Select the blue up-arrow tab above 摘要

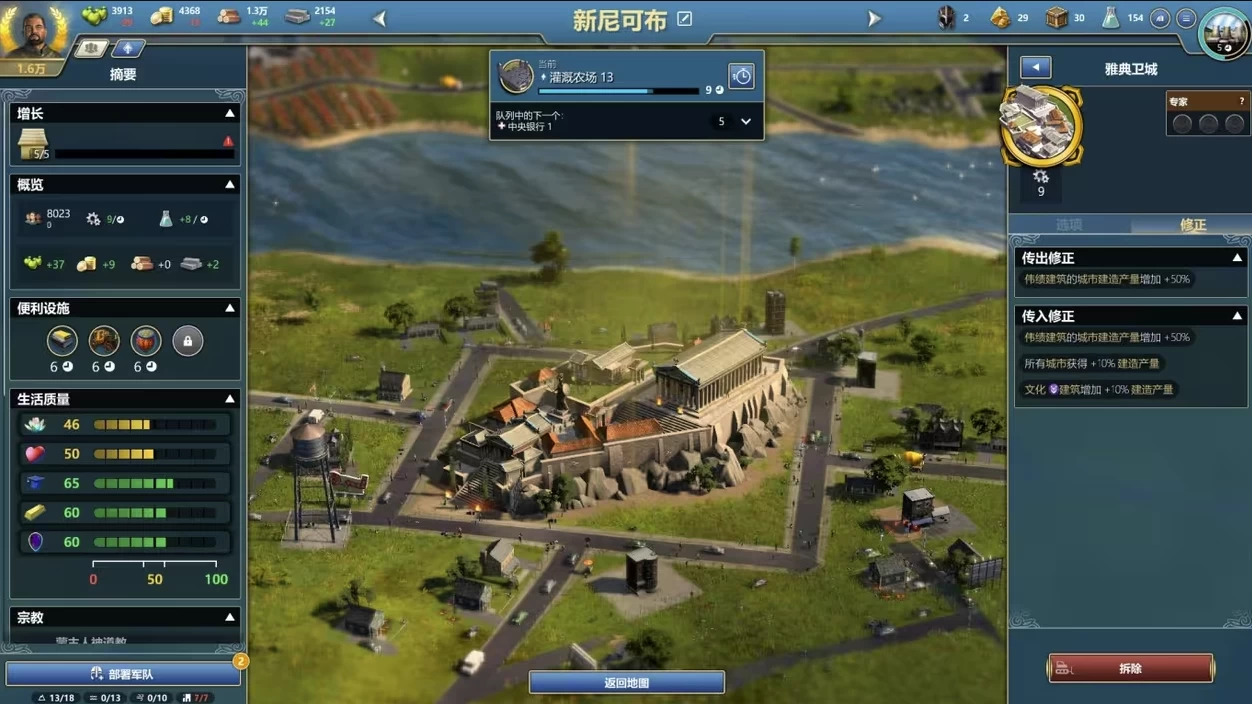point(128,48)
